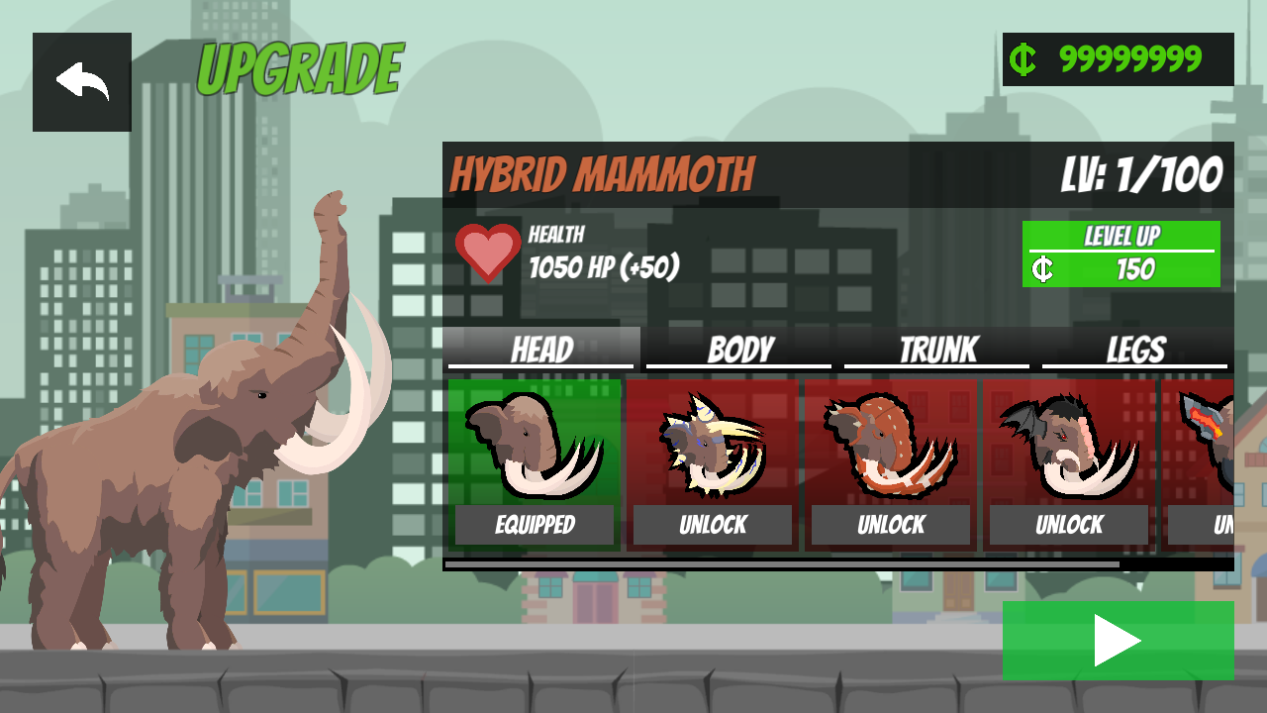
Task: Choose the horned blonde-mane head thumbnail
Action: [x=712, y=445]
